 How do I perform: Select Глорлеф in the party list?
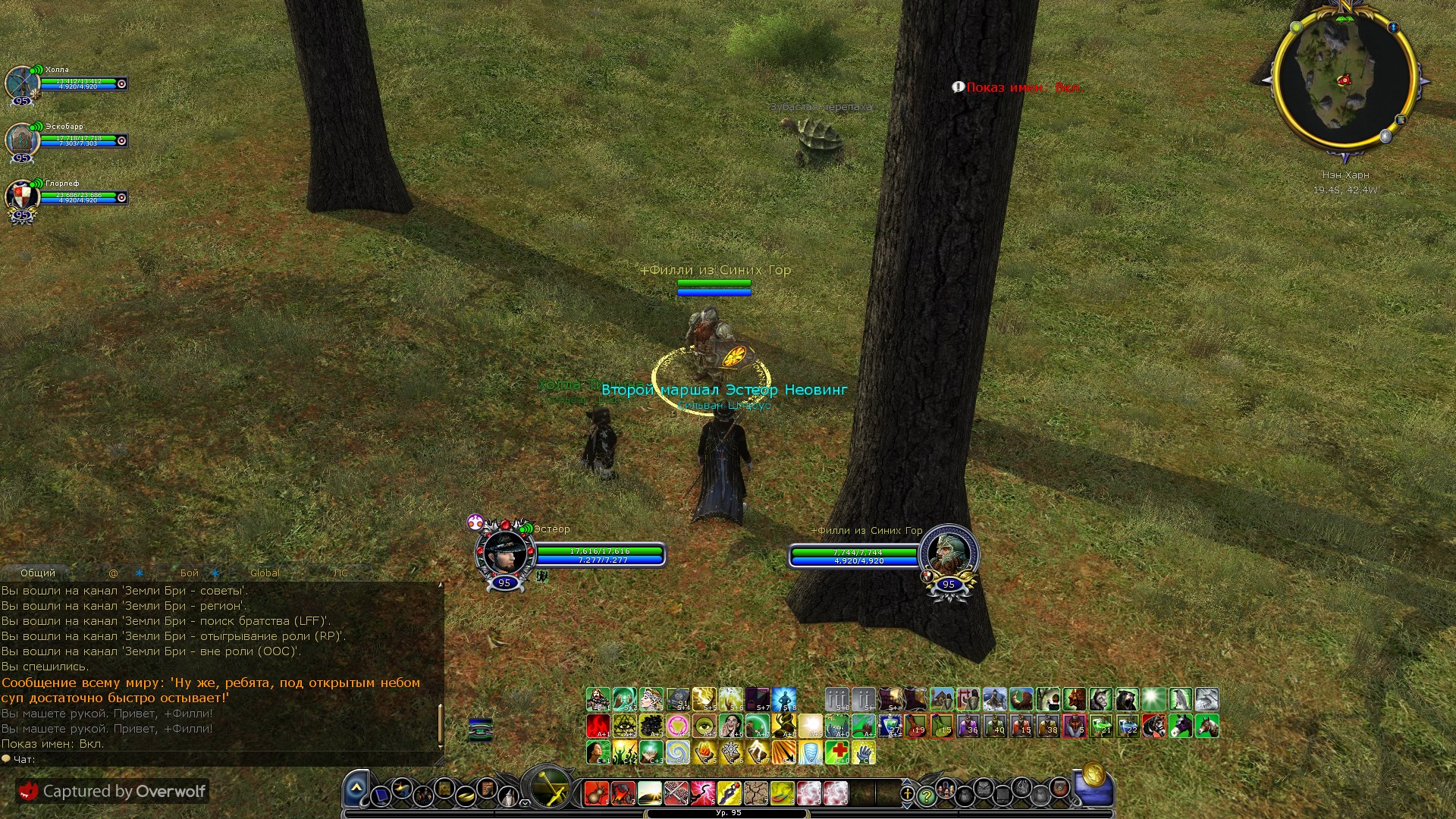click(22, 197)
